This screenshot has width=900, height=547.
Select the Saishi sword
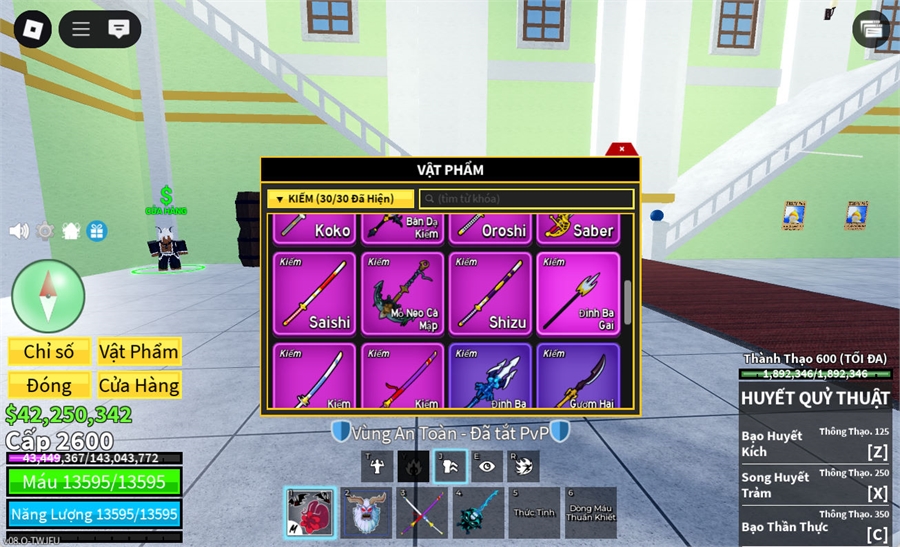click(314, 293)
